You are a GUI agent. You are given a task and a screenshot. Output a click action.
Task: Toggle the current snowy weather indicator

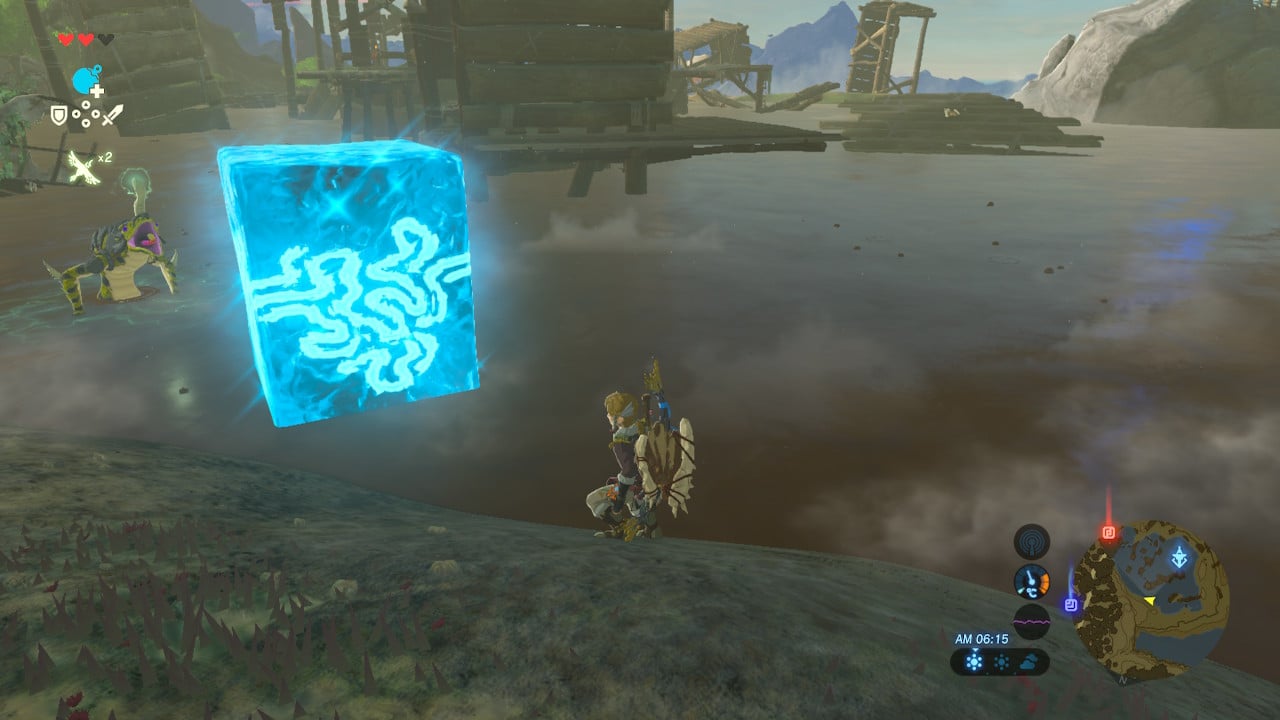[x=974, y=662]
